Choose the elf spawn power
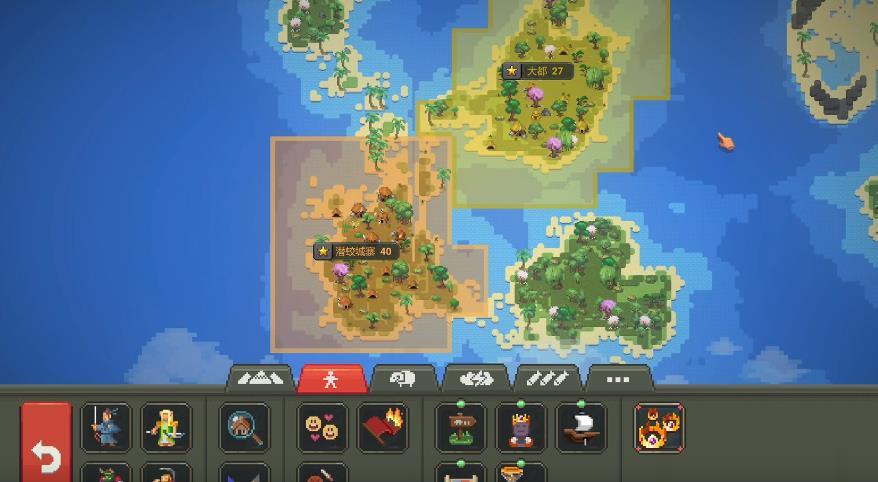 click(165, 427)
